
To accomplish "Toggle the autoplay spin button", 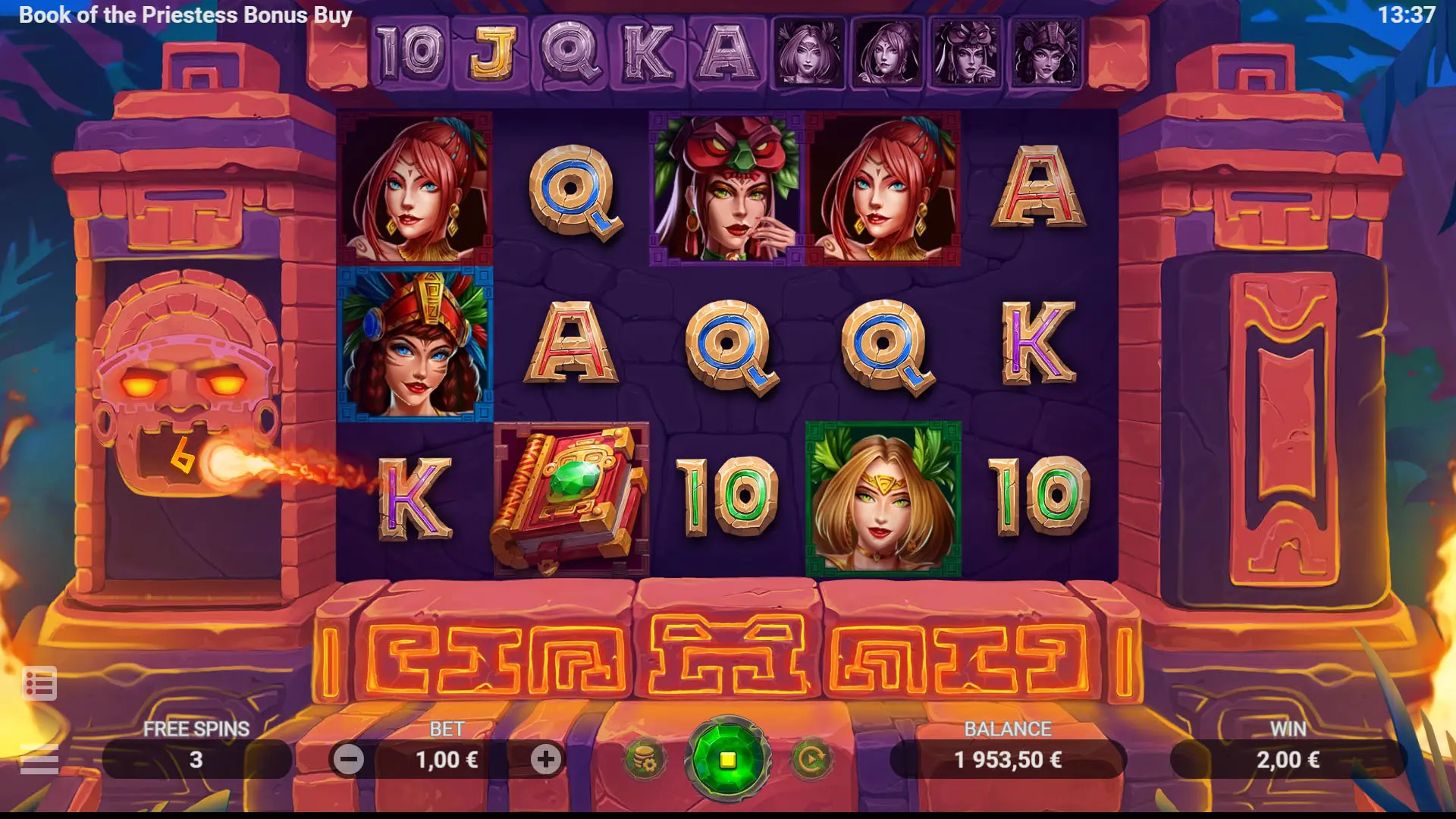I will (811, 759).
